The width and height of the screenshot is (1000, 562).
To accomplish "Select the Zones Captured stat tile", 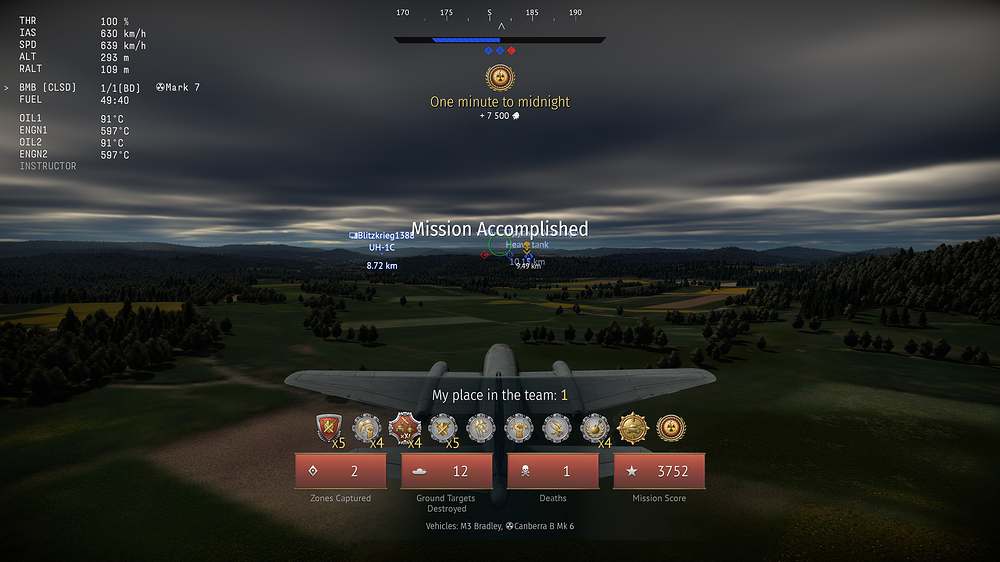I will tap(340, 471).
